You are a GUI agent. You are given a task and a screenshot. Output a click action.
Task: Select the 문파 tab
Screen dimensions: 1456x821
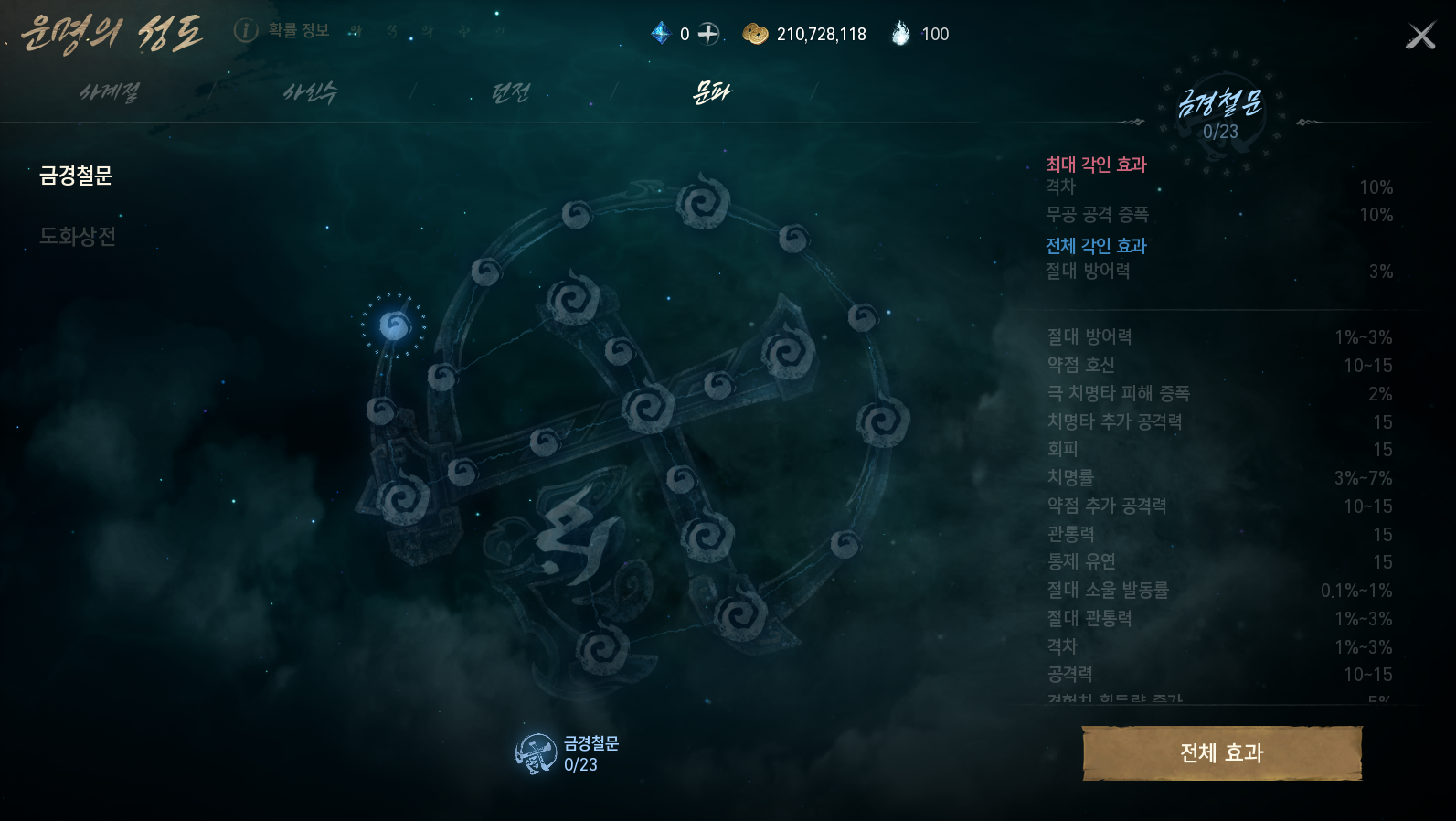coord(711,92)
